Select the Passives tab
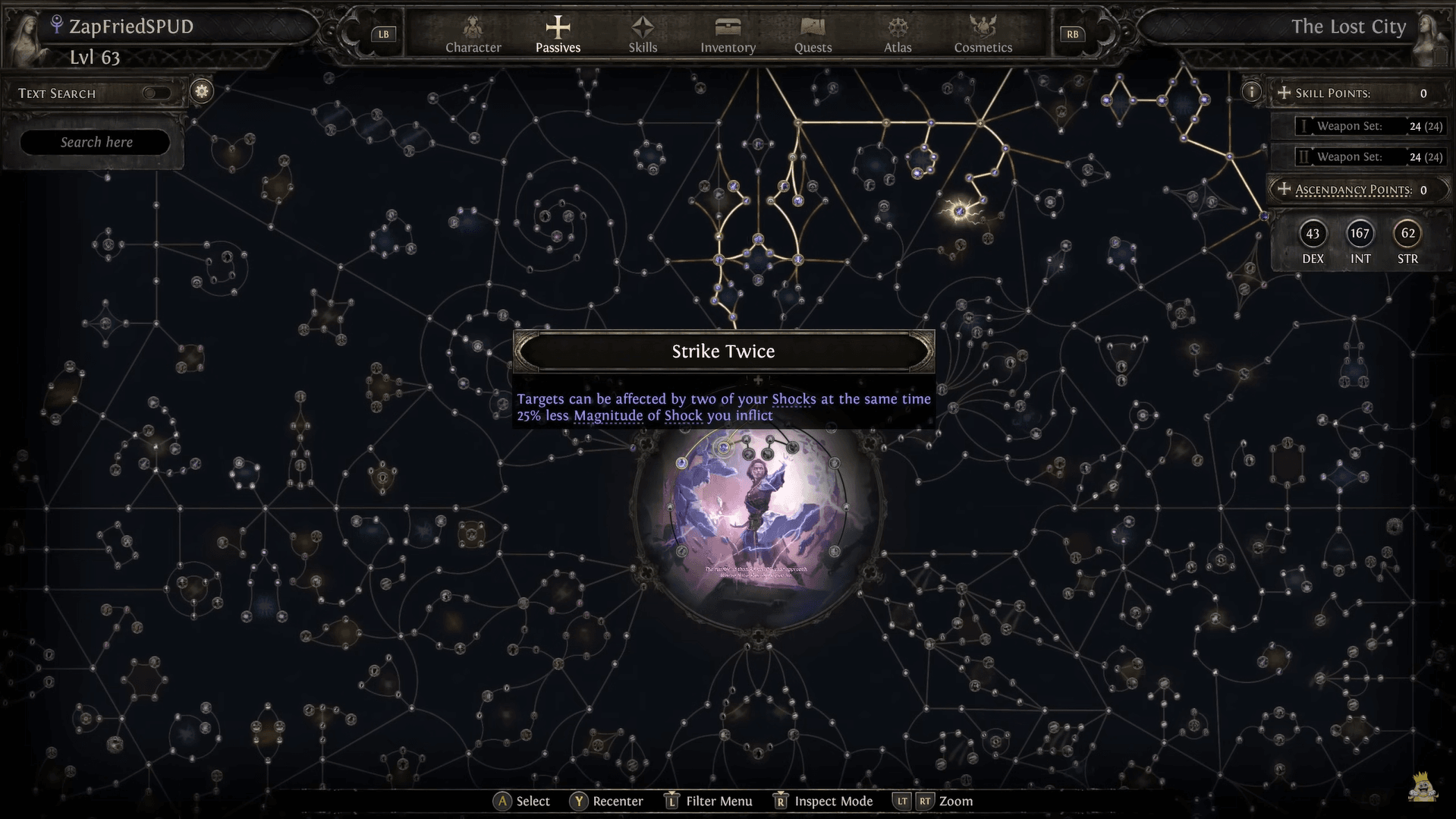 (x=558, y=35)
